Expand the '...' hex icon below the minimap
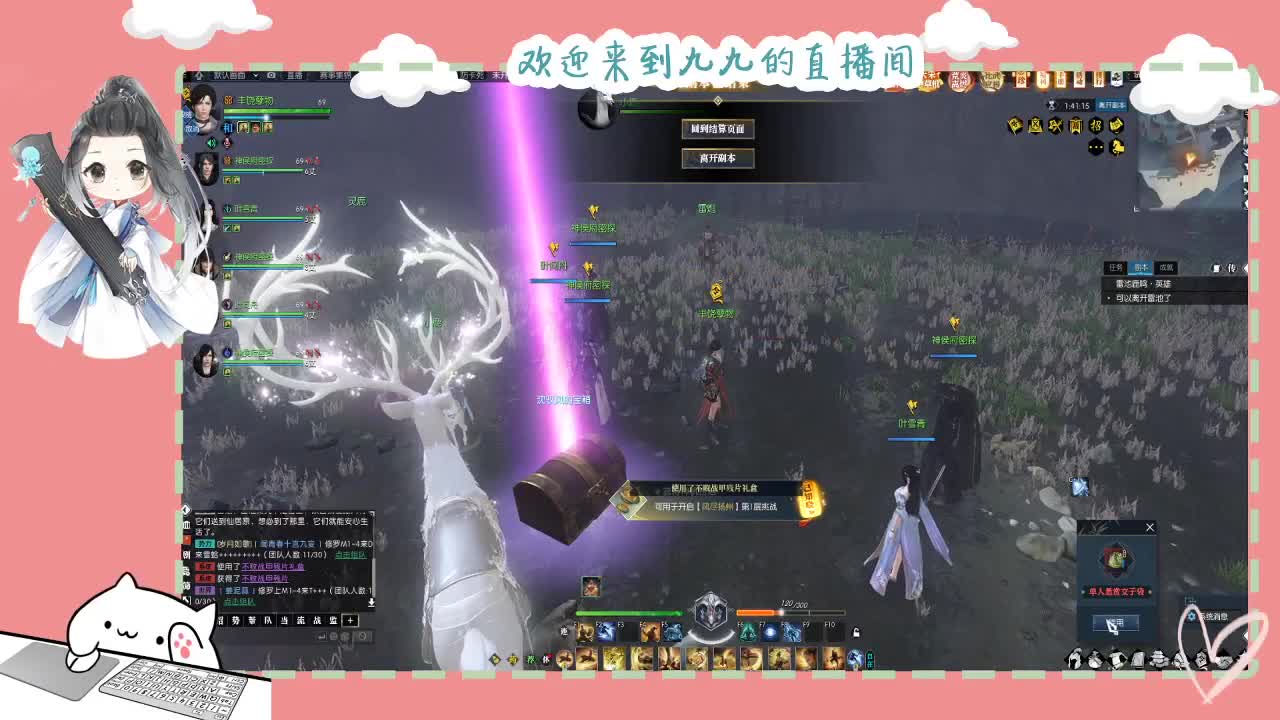 coord(1095,147)
